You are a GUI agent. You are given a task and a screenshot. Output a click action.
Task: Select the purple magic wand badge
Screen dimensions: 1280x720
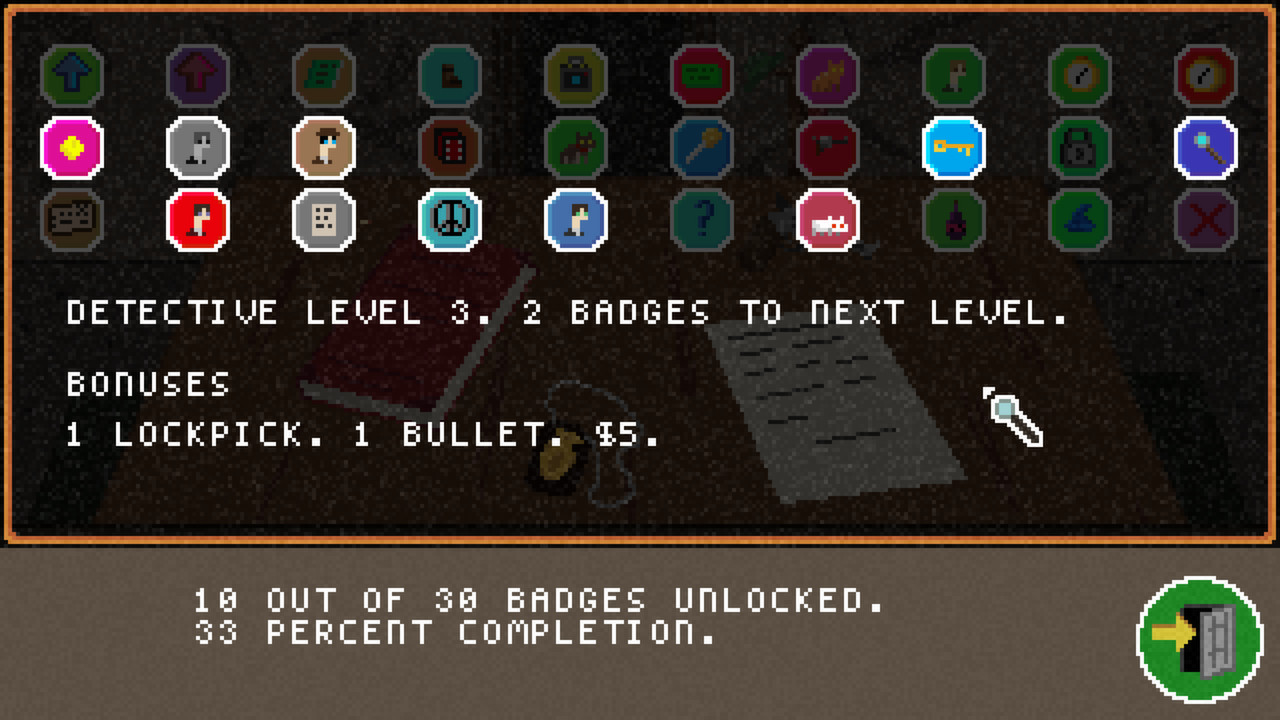pyautogui.click(x=1206, y=147)
